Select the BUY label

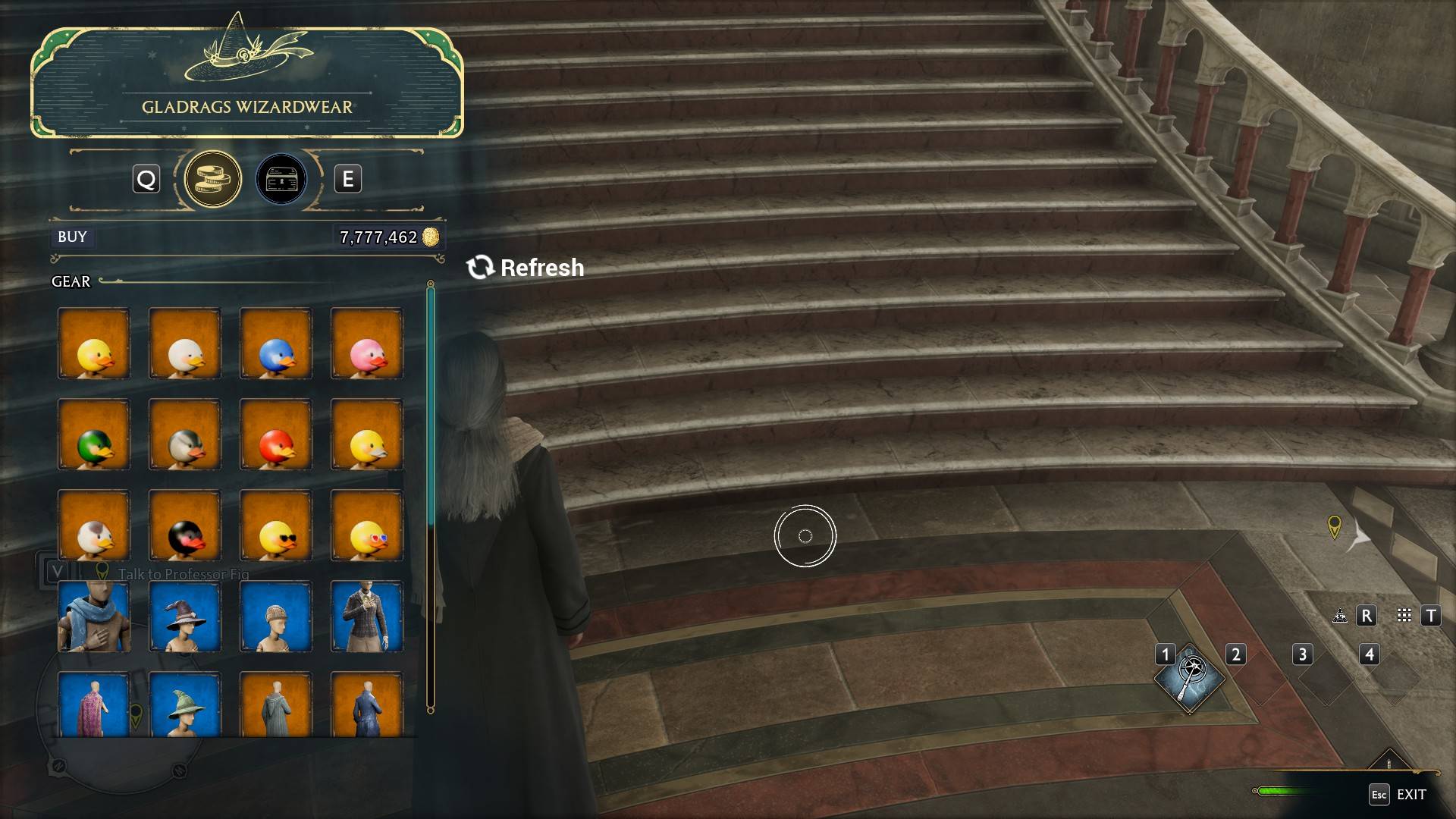tap(72, 237)
